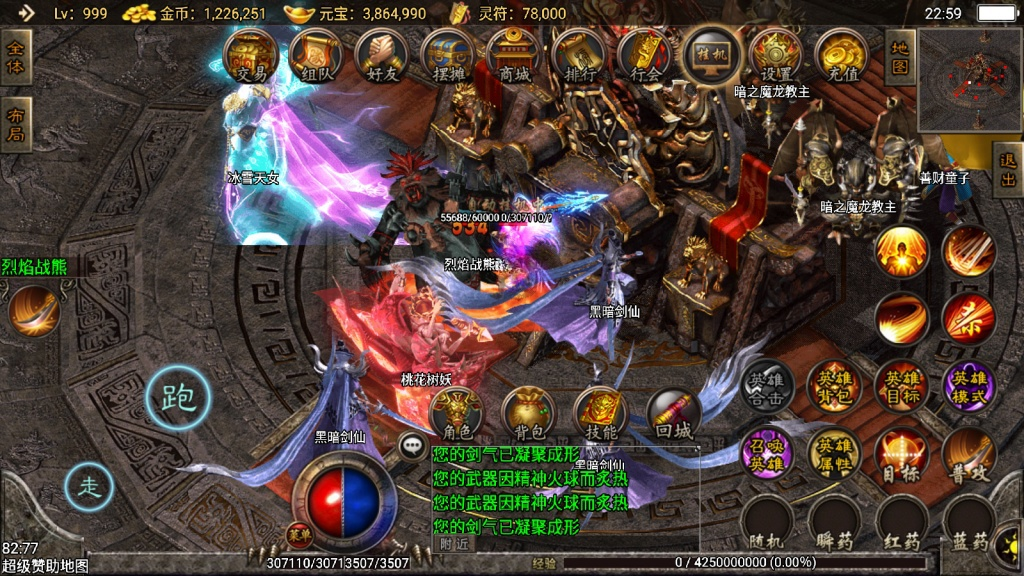The height and width of the screenshot is (576, 1024).
Task: Select the 全体 button
Action: point(18,57)
